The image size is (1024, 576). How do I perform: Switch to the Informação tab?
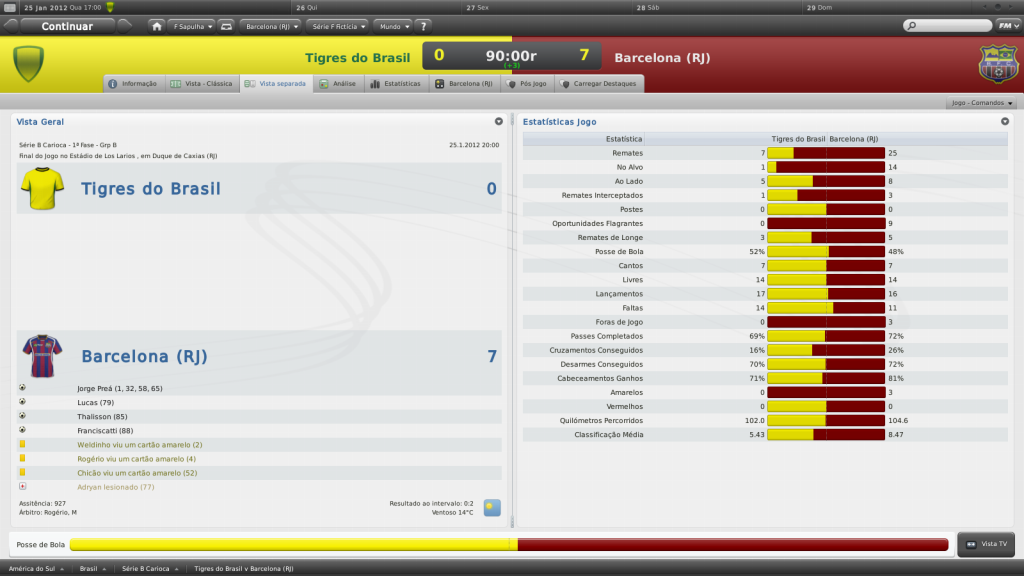click(133, 84)
